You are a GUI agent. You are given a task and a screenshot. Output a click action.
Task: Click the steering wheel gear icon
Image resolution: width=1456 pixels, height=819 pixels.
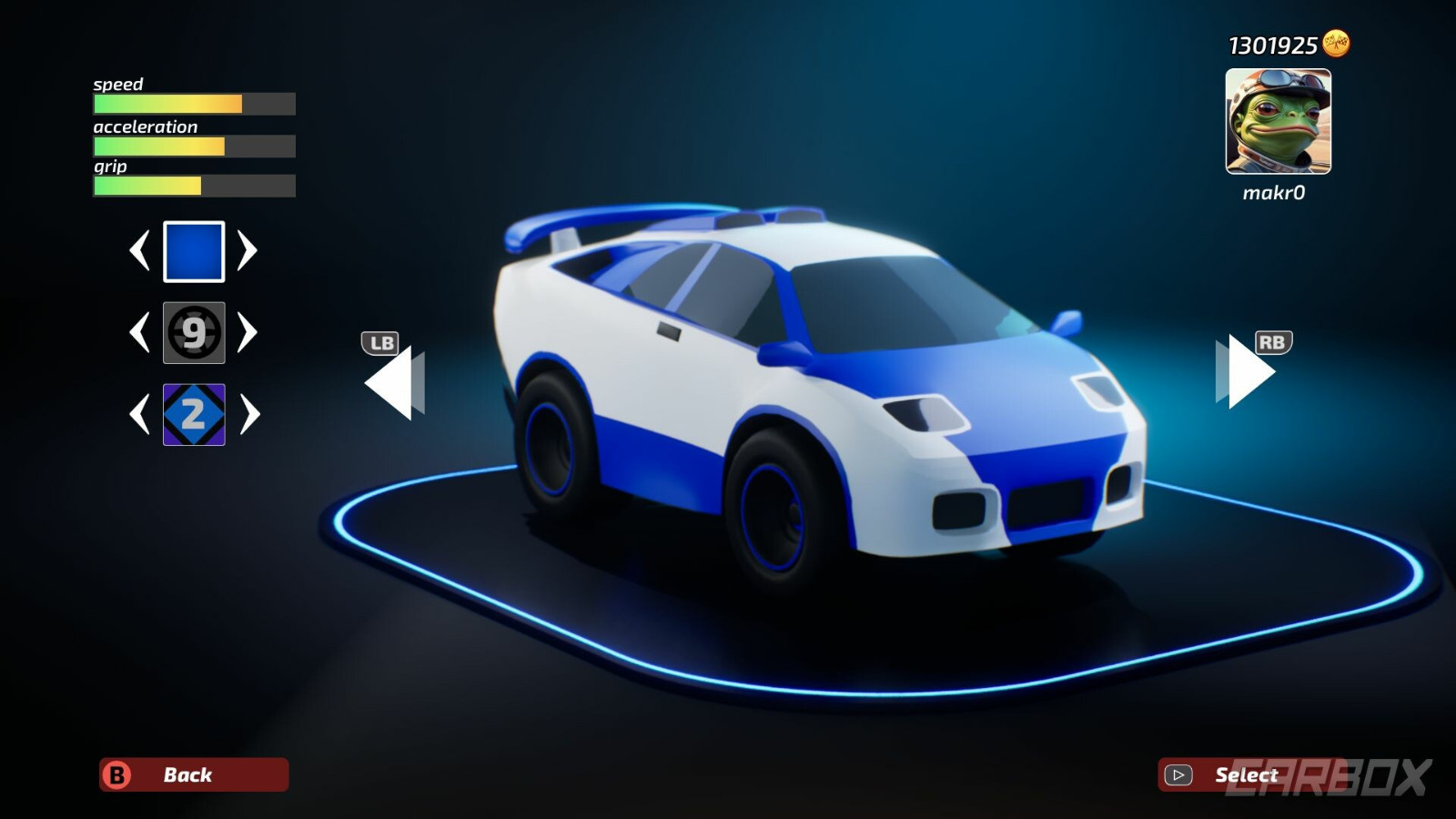pyautogui.click(x=194, y=332)
